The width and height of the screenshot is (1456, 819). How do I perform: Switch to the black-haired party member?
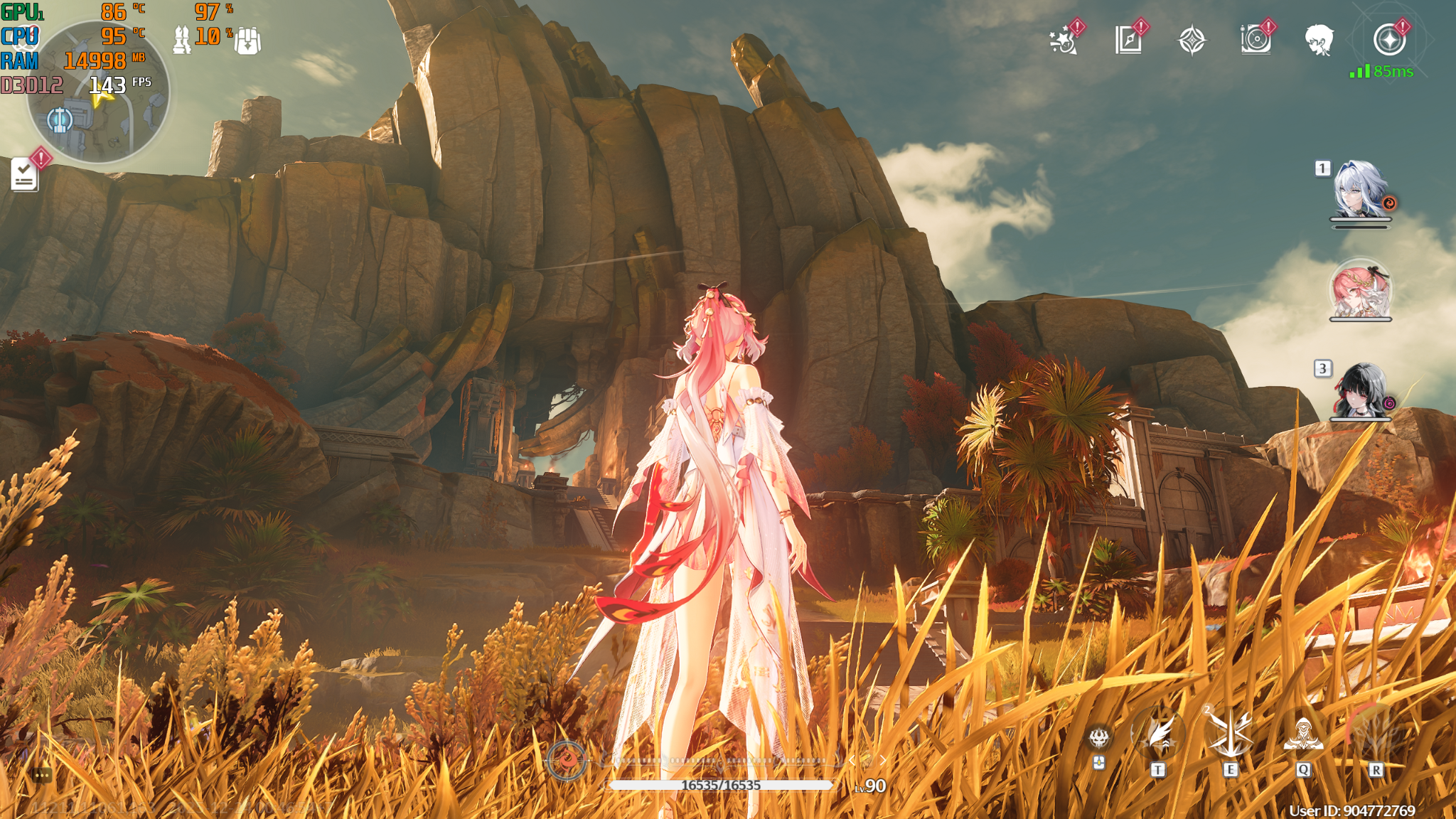(x=1360, y=391)
